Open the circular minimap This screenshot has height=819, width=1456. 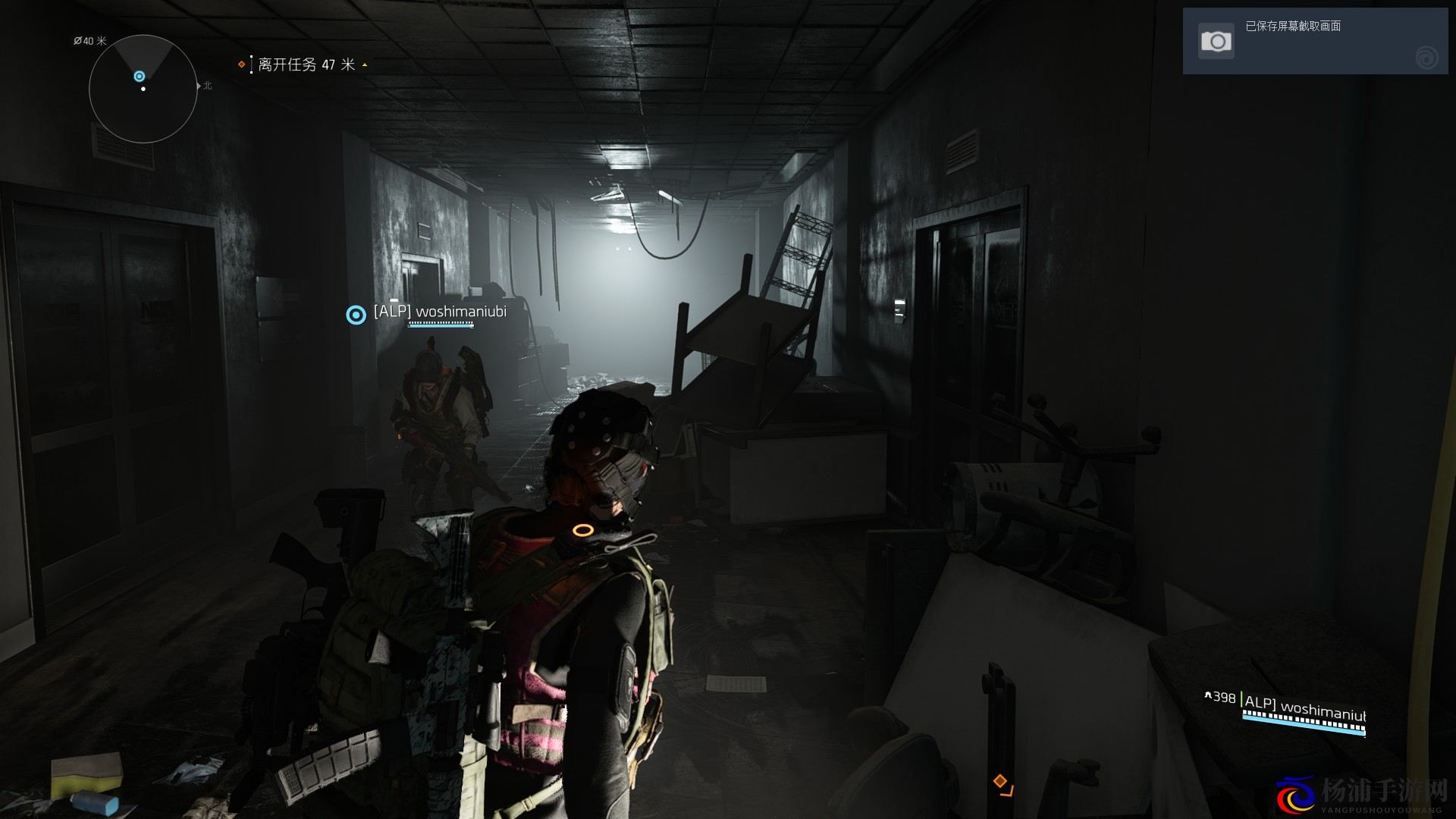tap(143, 89)
